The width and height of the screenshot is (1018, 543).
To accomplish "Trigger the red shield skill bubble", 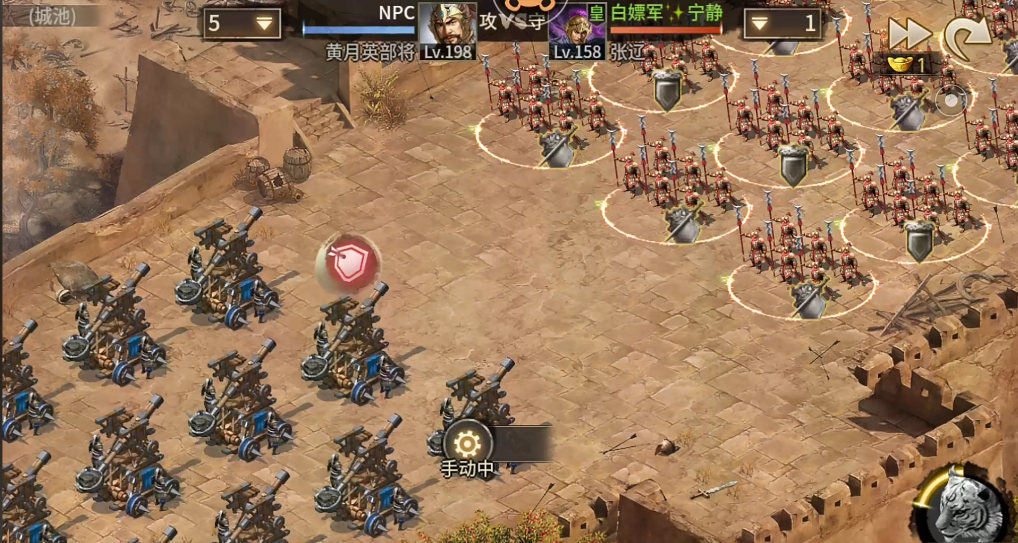I will point(347,264).
